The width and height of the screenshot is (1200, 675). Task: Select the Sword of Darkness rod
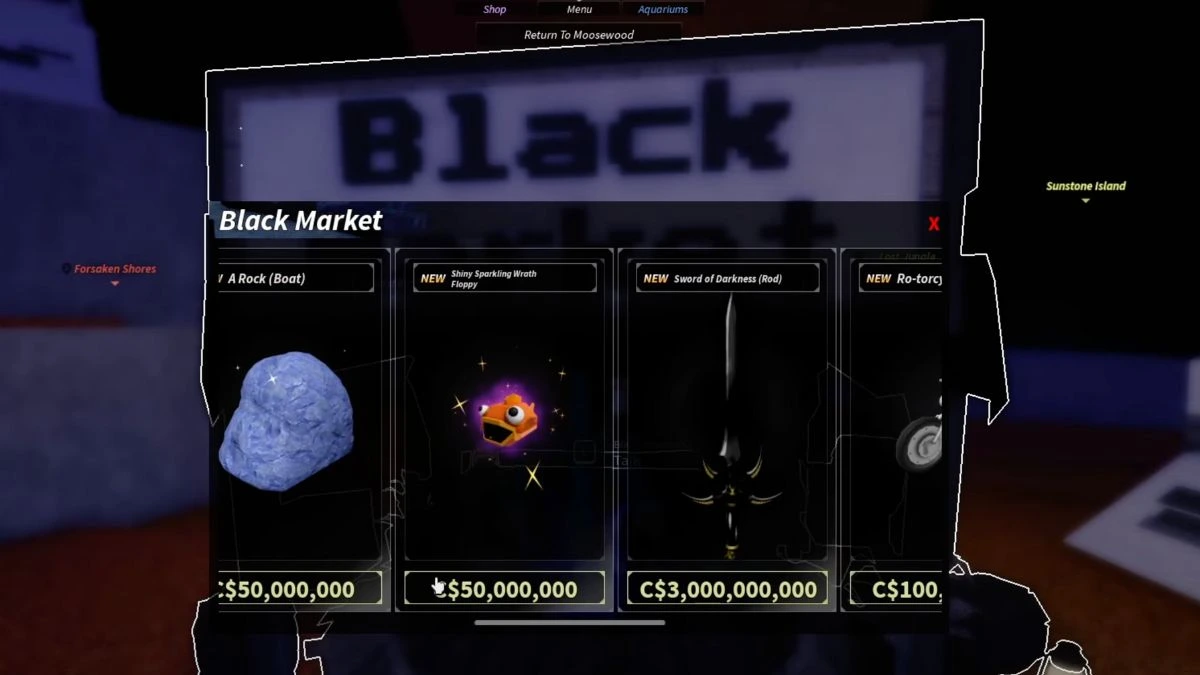(x=728, y=420)
